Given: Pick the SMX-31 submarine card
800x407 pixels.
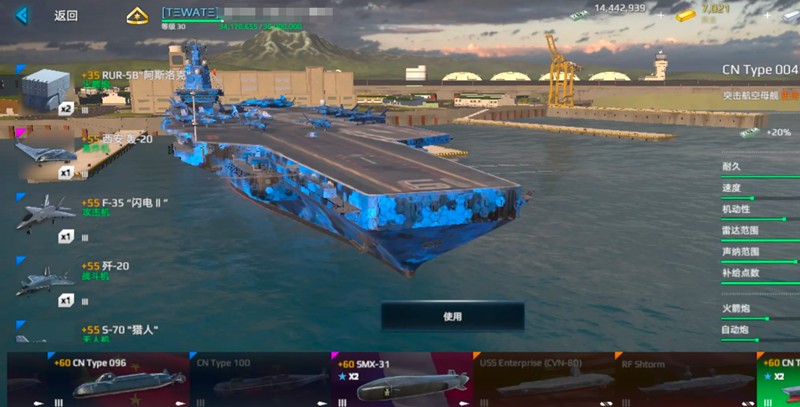Looking at the screenshot, I should (x=402, y=379).
